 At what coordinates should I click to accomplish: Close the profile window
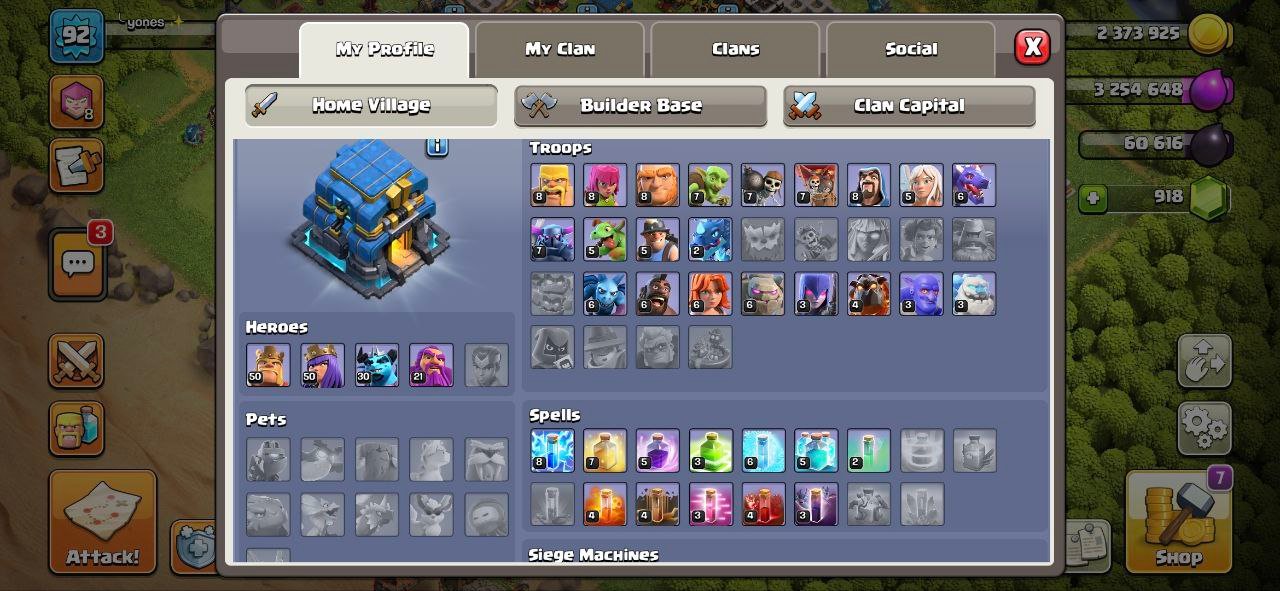[x=1032, y=47]
